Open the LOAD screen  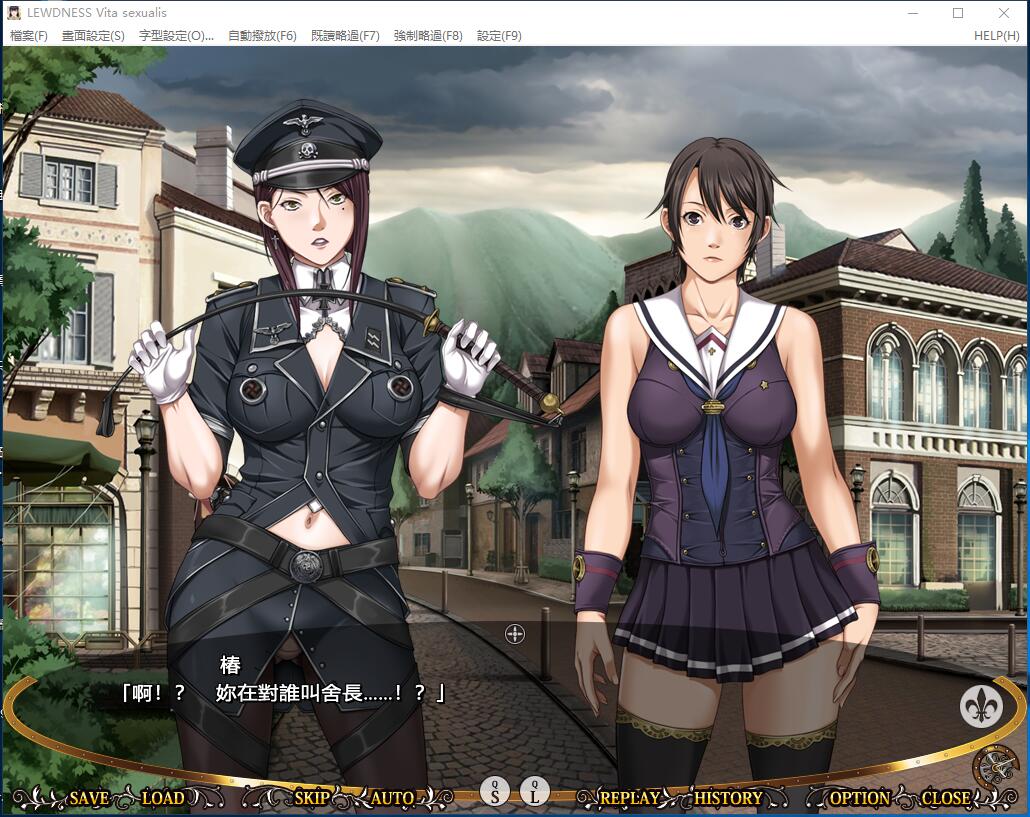pos(163,798)
